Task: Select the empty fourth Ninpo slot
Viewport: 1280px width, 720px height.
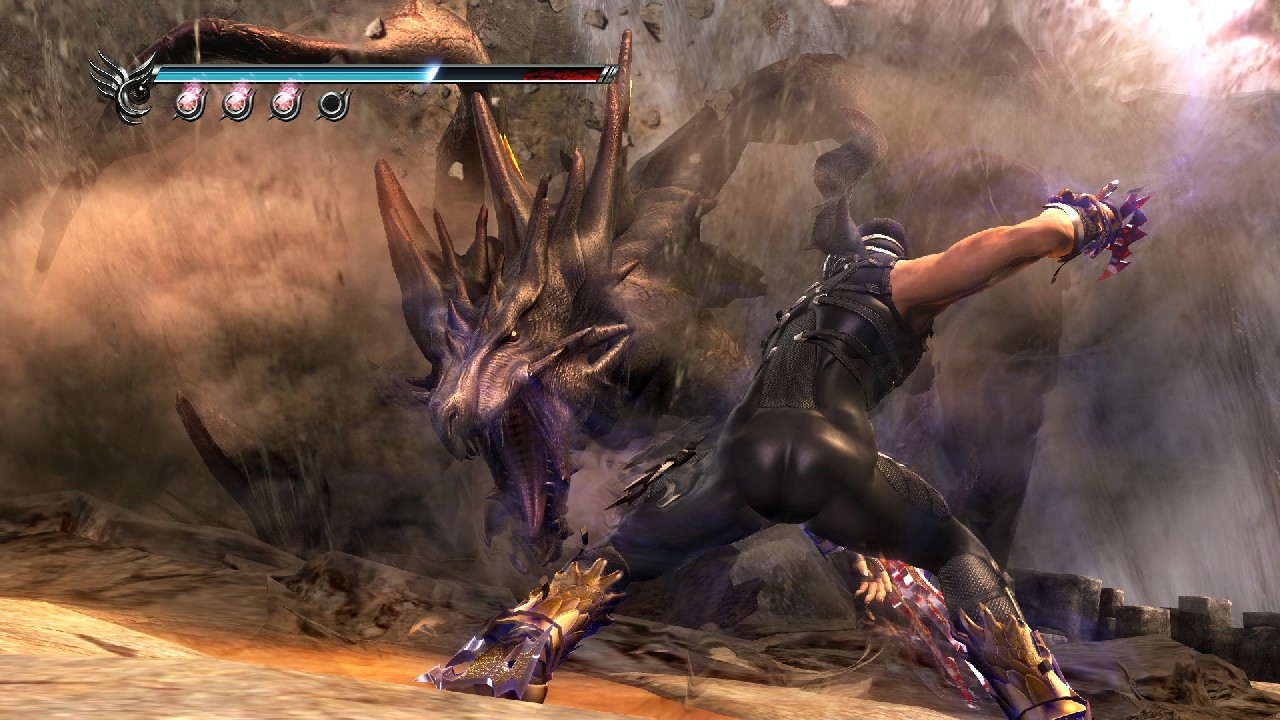Action: 333,100
